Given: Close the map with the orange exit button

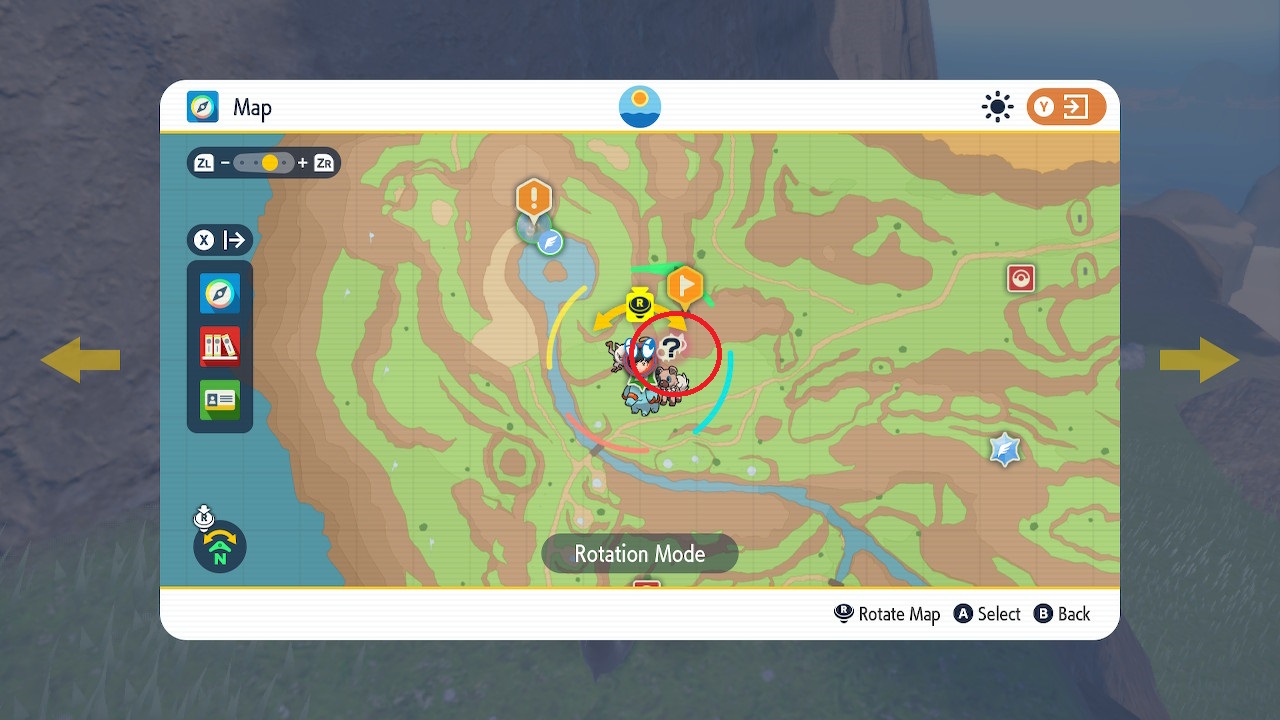Looking at the screenshot, I should click(x=1066, y=107).
